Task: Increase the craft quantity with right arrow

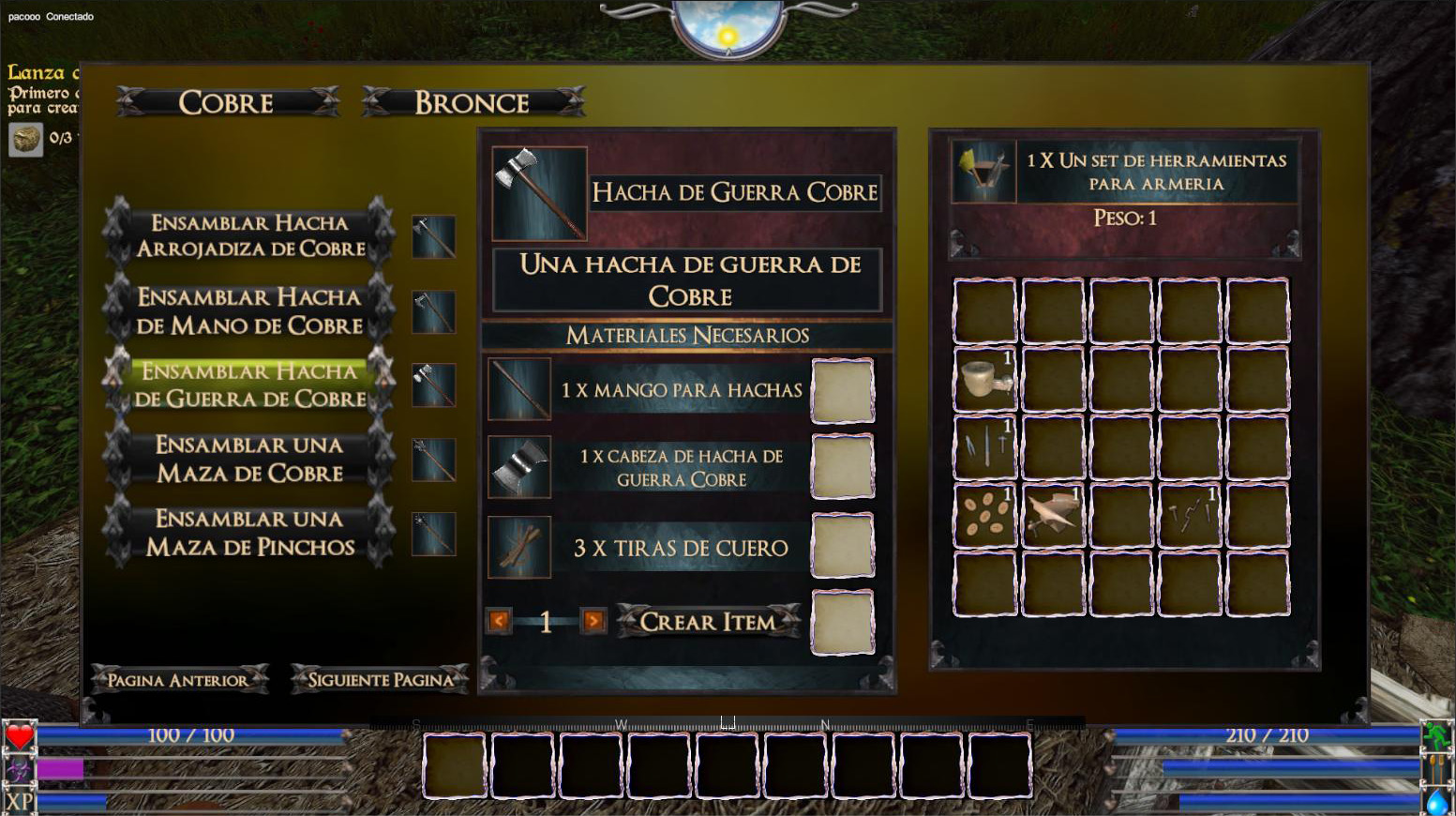Action: 593,621
